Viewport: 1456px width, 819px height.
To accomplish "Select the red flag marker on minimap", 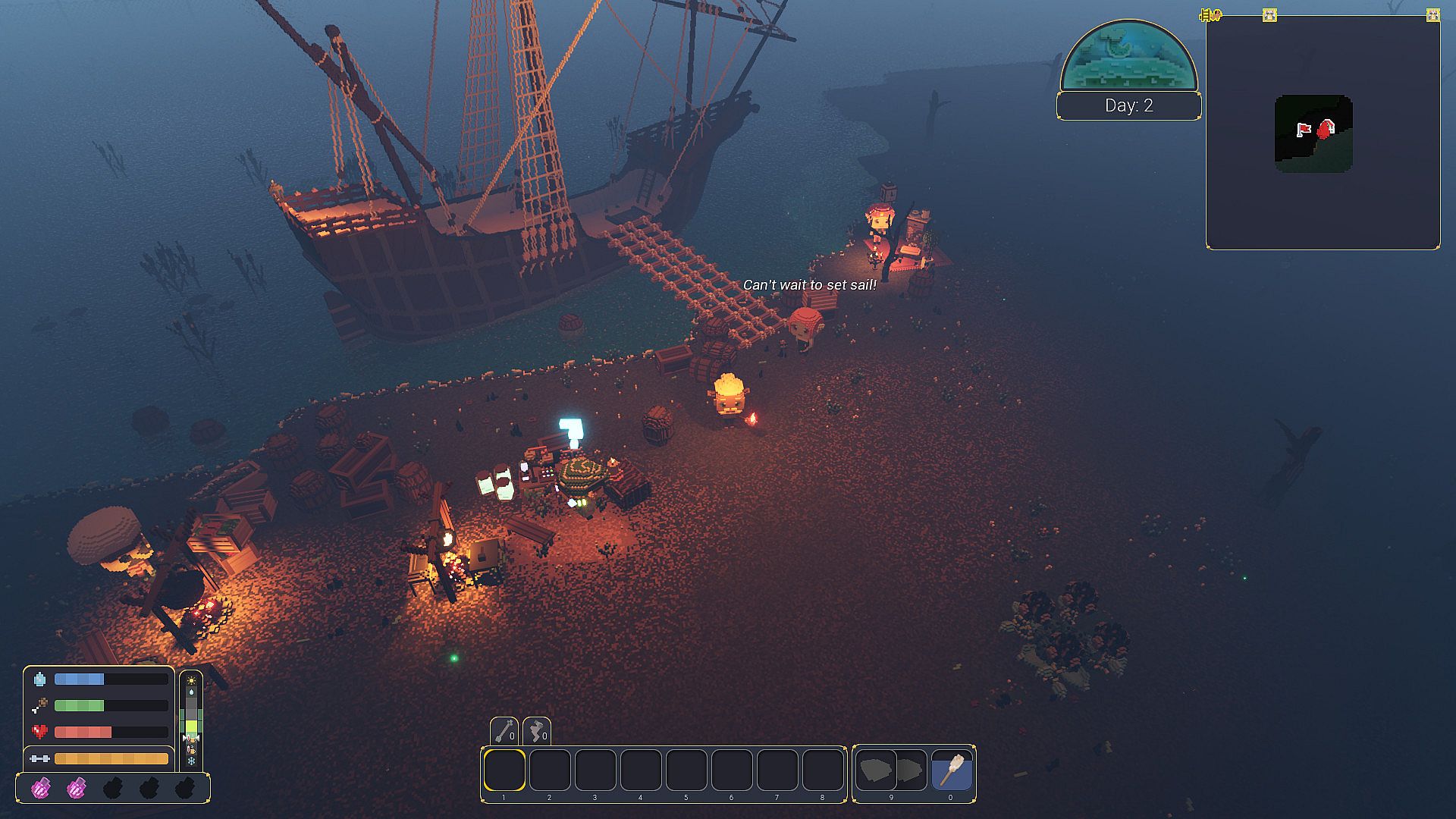I will (1304, 130).
